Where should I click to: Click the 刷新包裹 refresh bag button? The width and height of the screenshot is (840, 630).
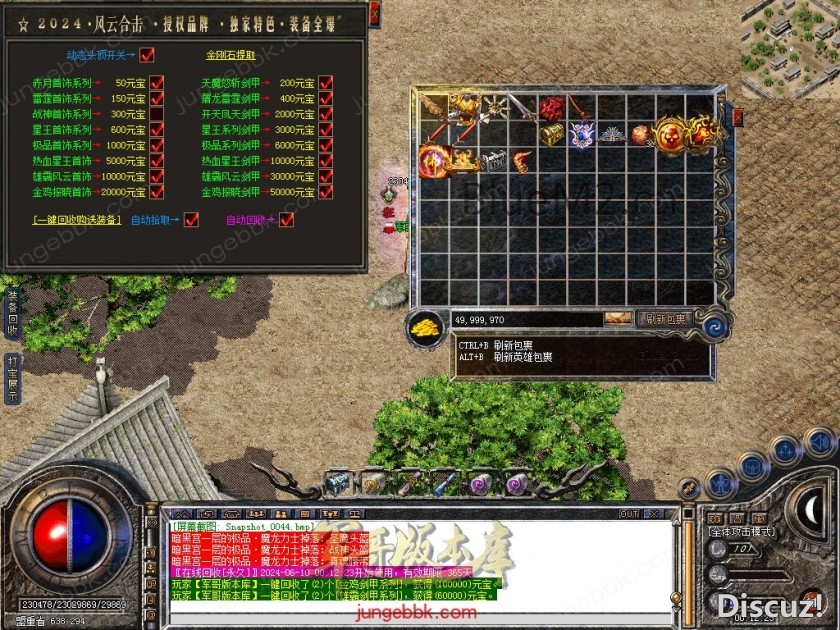click(x=666, y=319)
